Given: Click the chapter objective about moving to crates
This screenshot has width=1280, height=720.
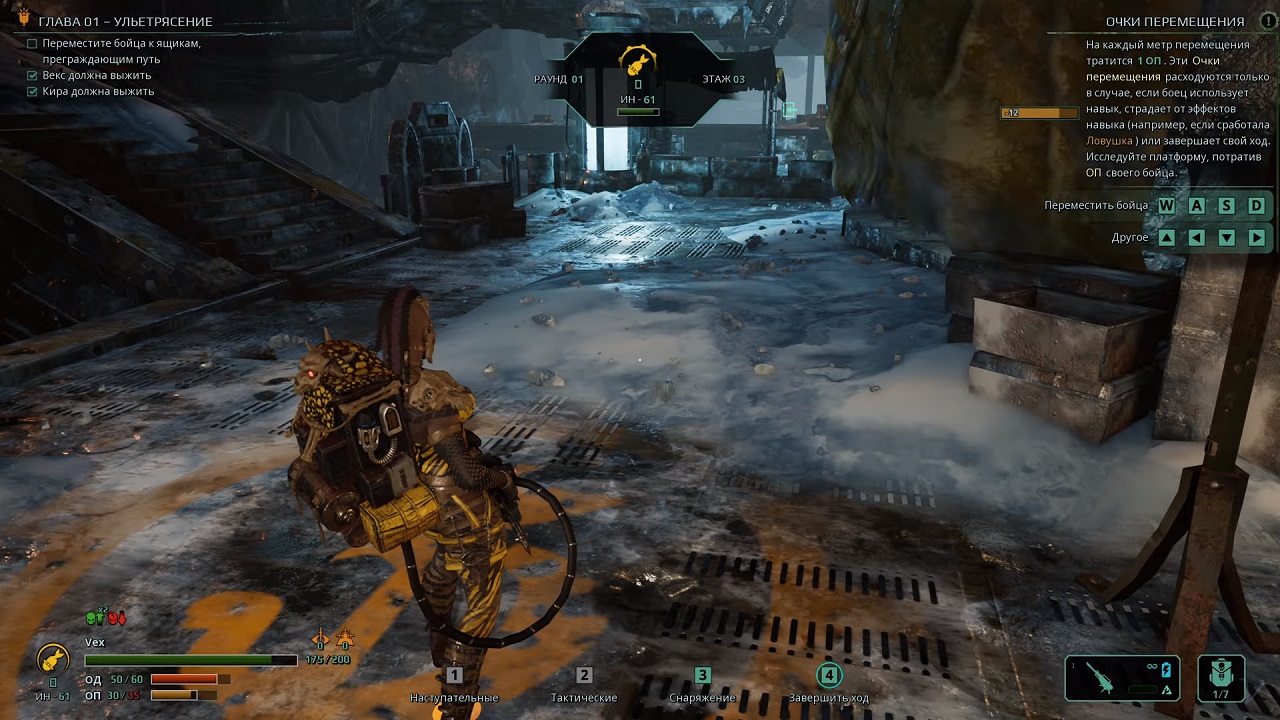Looking at the screenshot, I should pyautogui.click(x=120, y=51).
